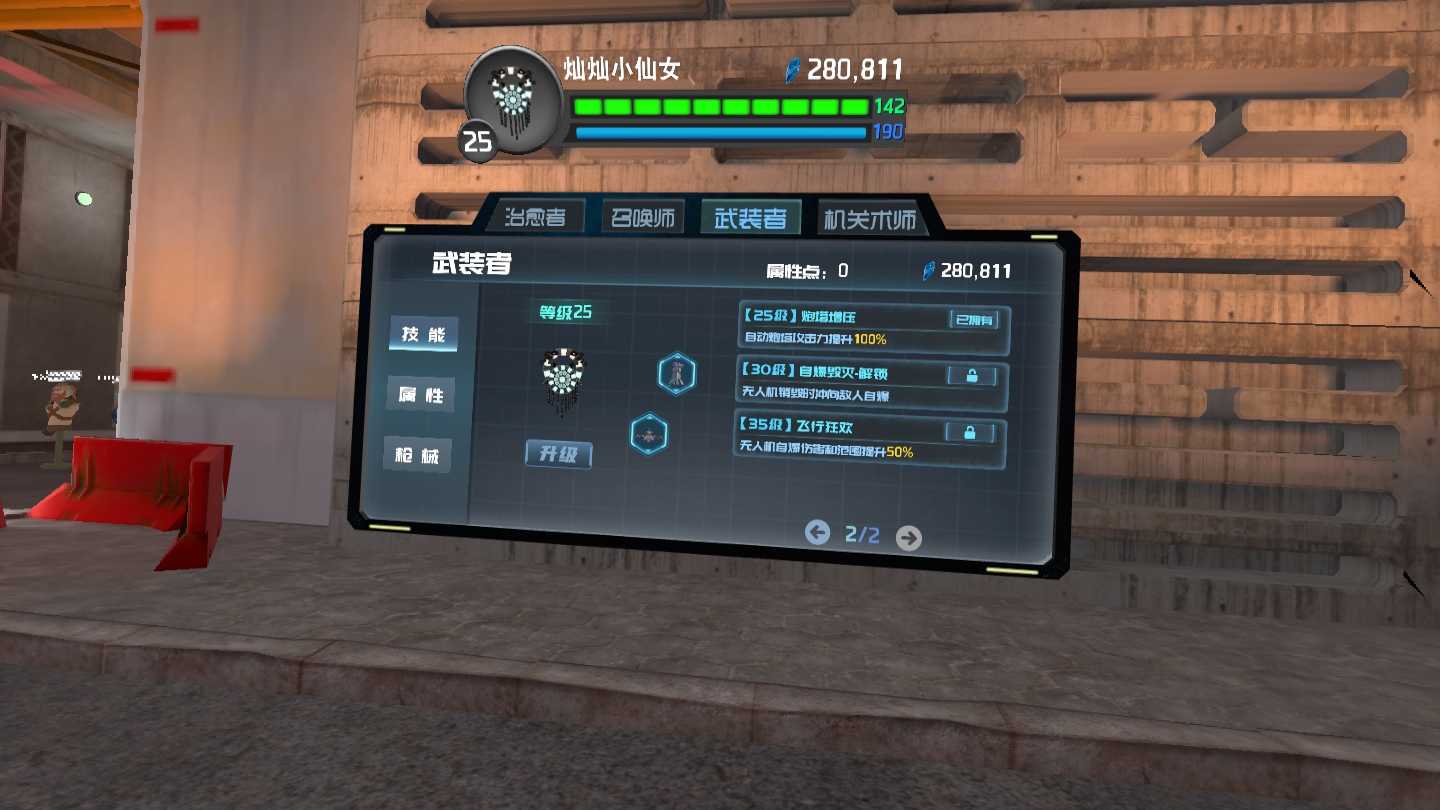Click the grey next page arrow
This screenshot has height=810, width=1440.
click(x=908, y=538)
